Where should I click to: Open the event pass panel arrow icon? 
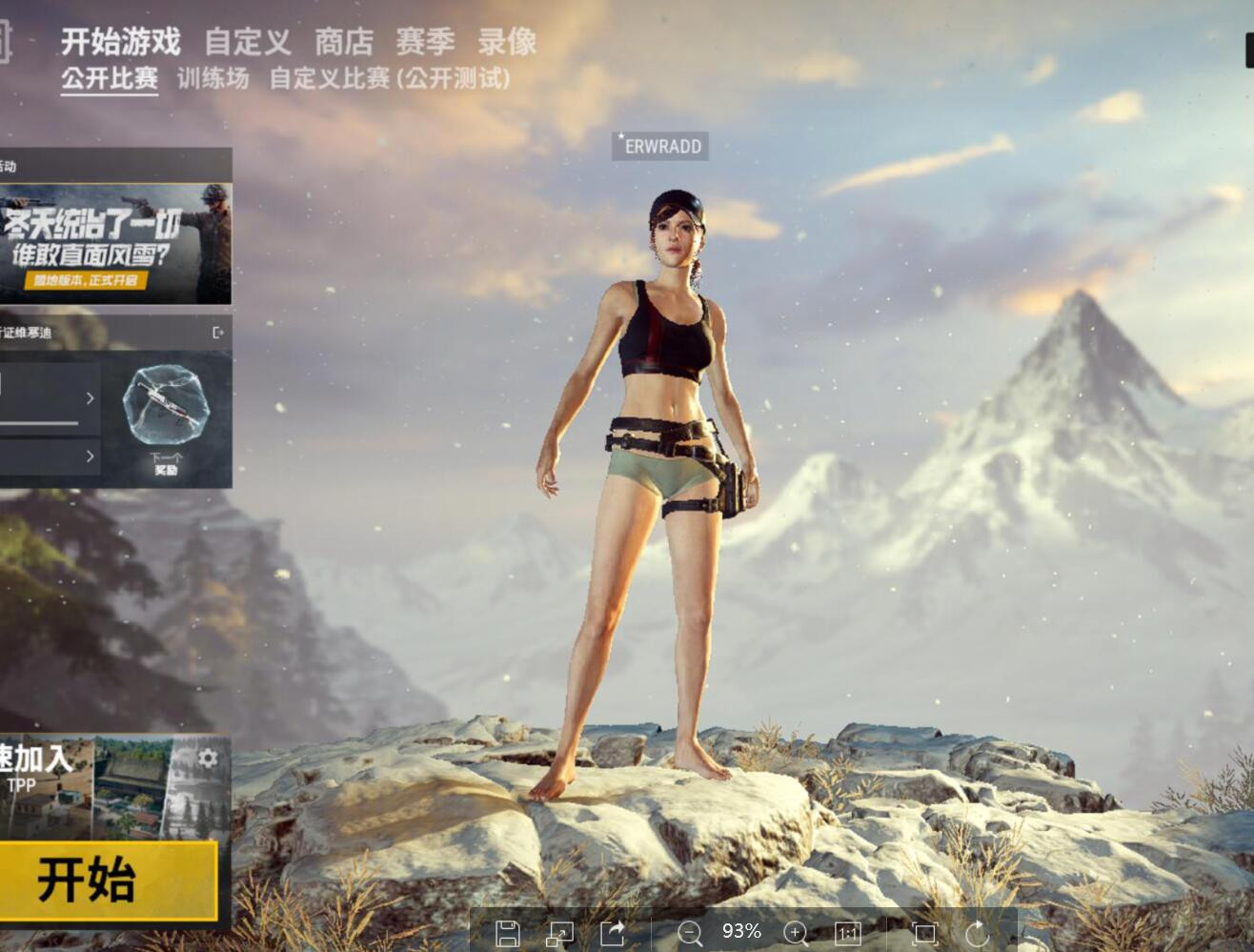click(x=218, y=333)
